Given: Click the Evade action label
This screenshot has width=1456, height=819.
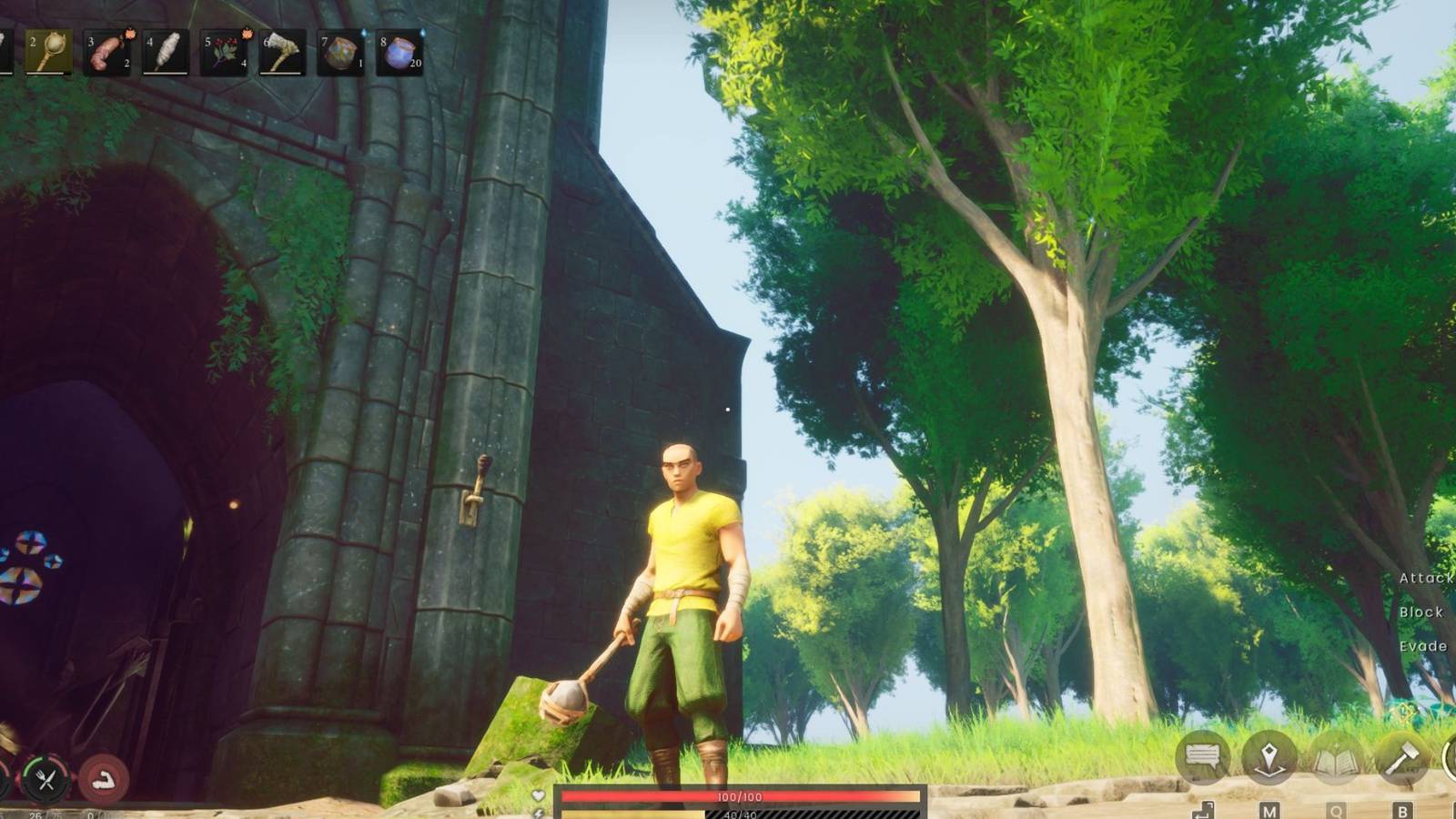Looking at the screenshot, I should (x=1424, y=644).
